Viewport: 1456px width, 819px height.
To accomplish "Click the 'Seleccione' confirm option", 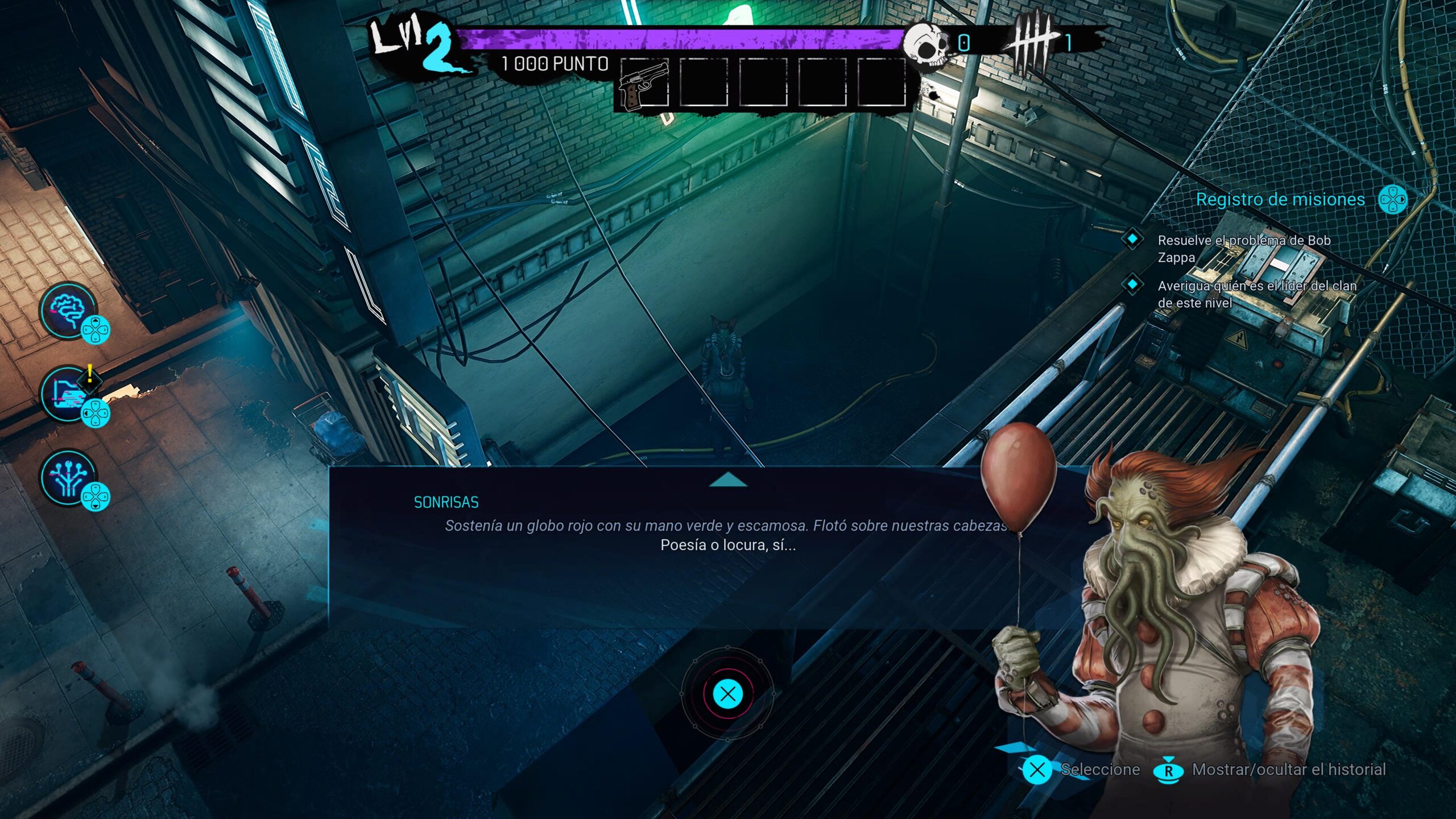I will [1100, 770].
